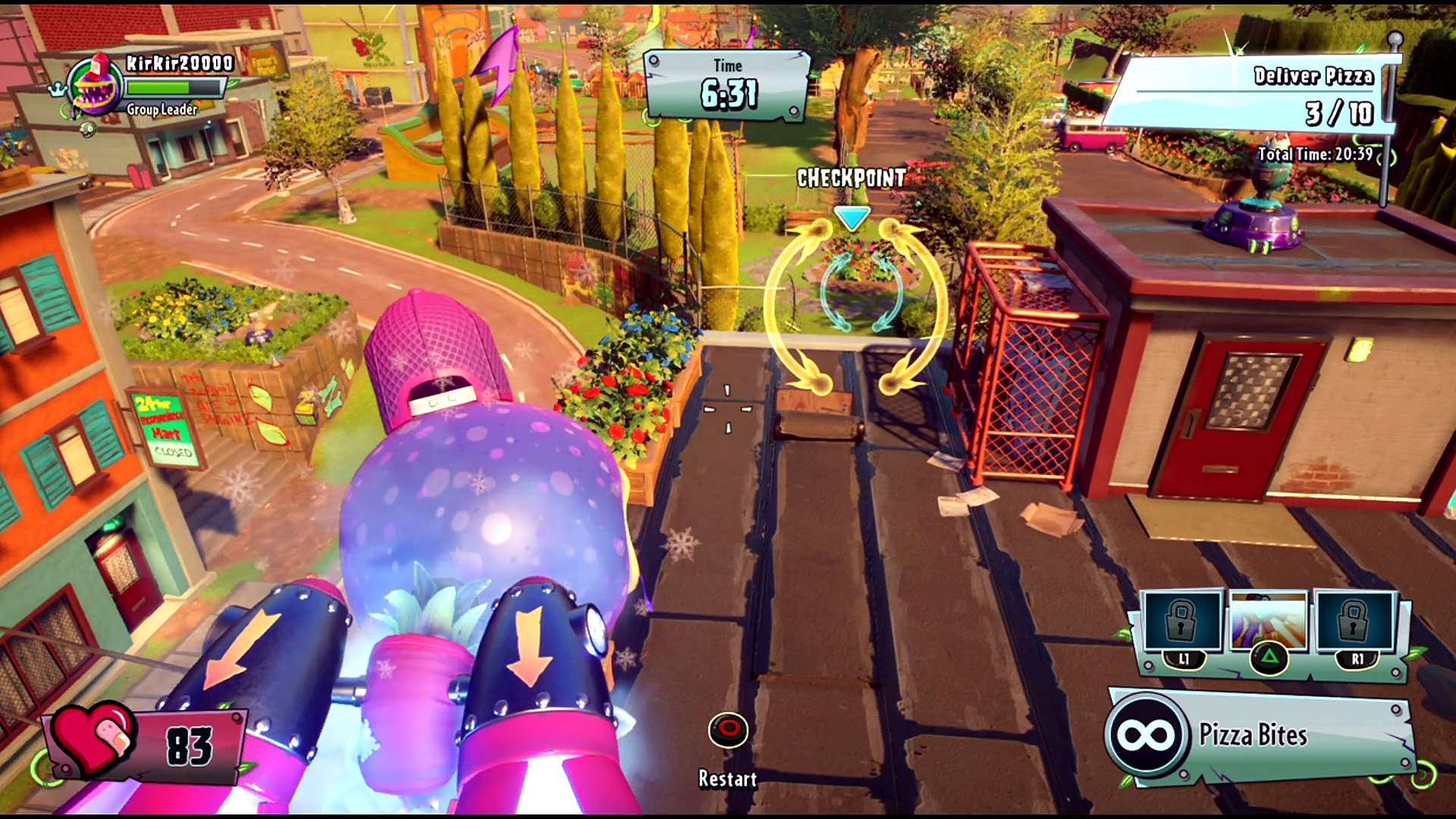
Task: Click the Pizza Bites weapon panel
Action: pos(1259,735)
